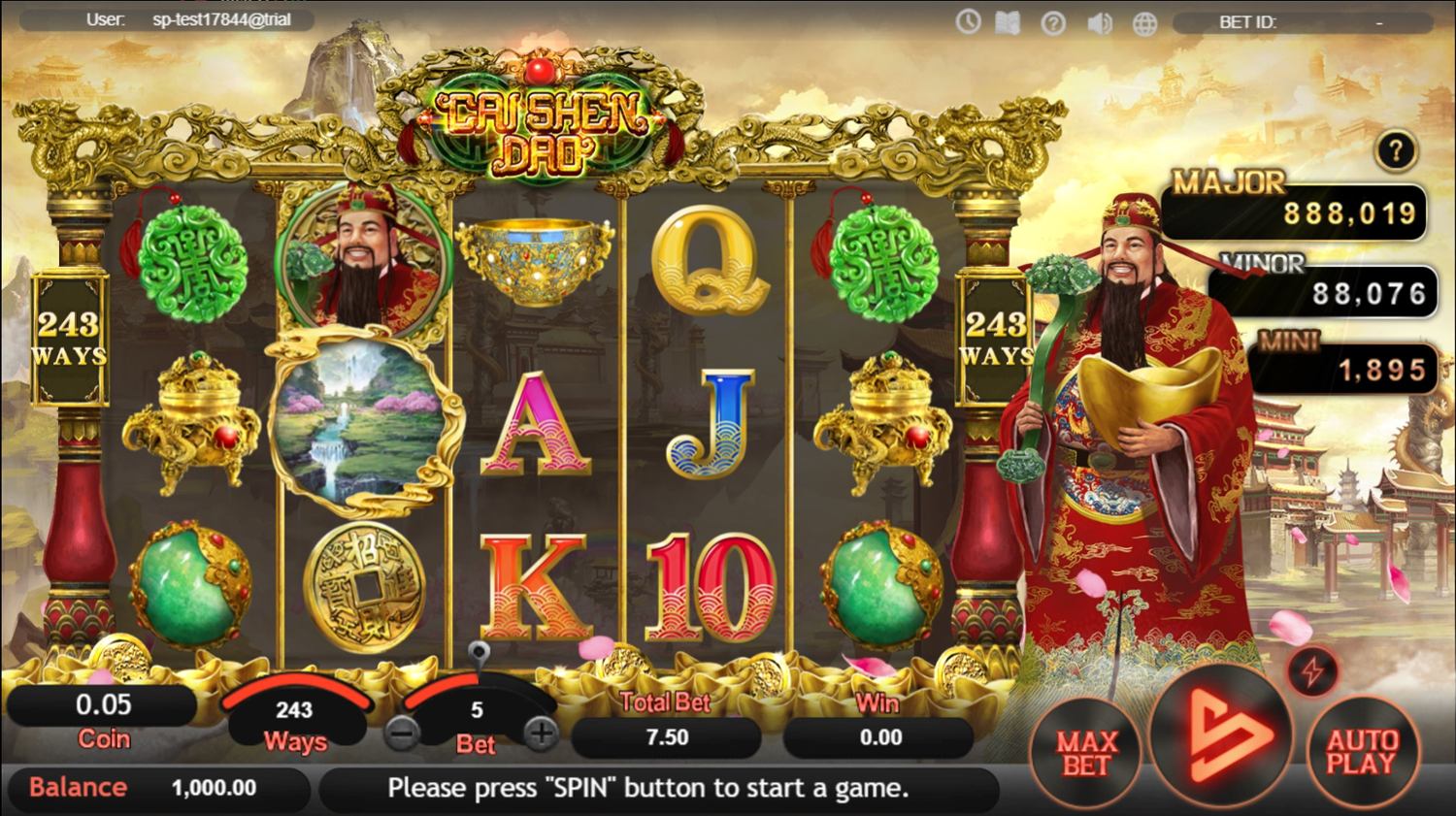
Task: Open the jackpot help question mark
Action: (x=1396, y=151)
